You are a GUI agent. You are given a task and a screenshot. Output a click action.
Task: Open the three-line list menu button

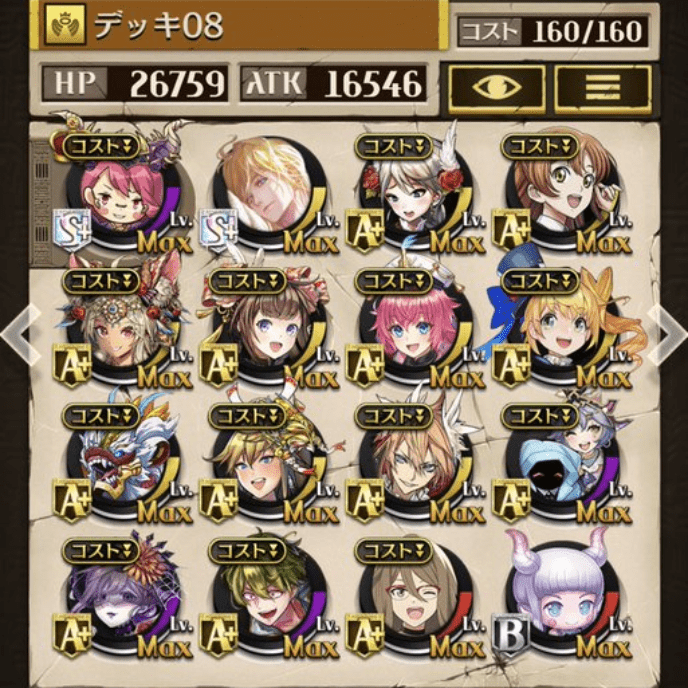point(602,88)
